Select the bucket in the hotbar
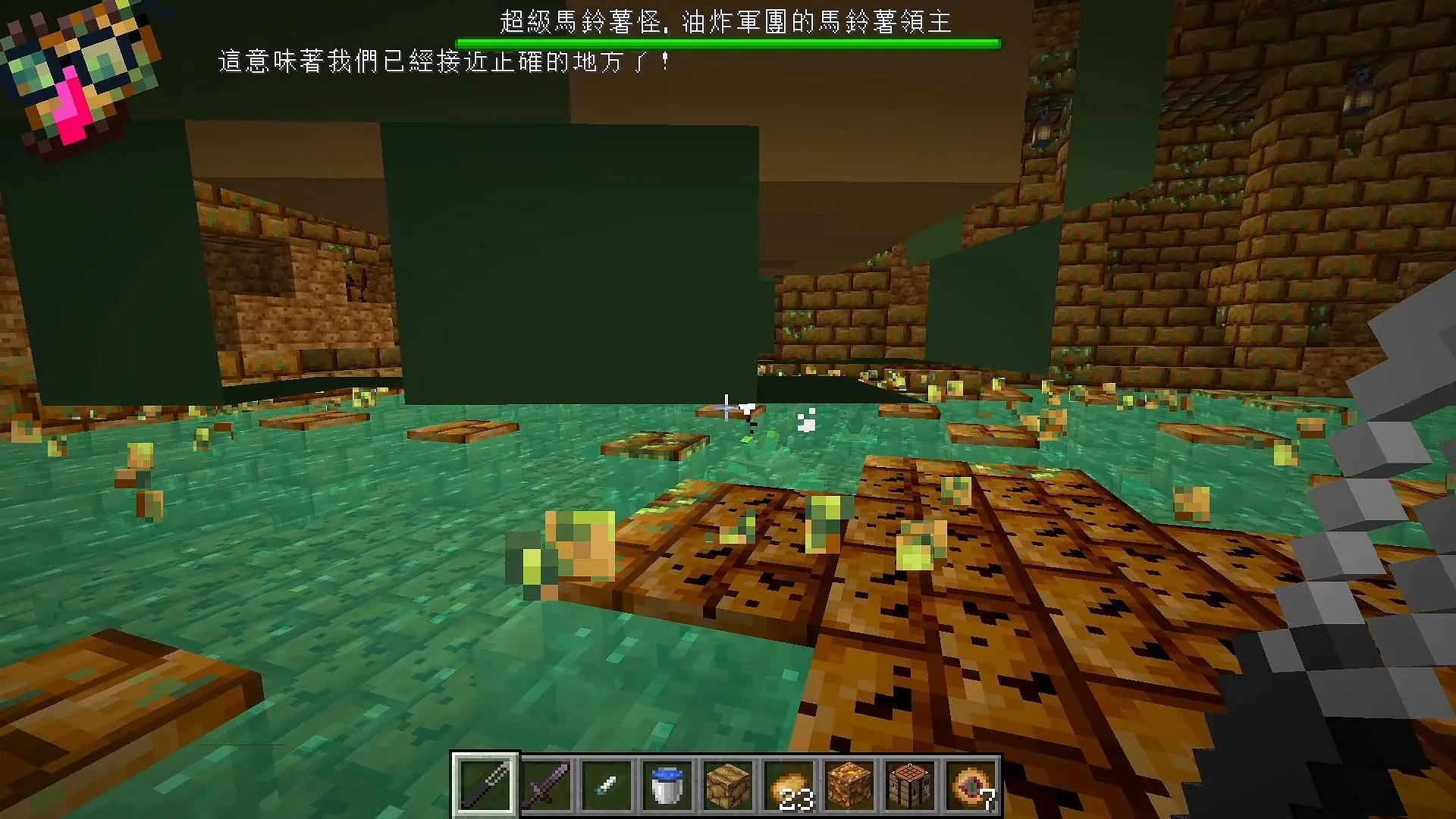The height and width of the screenshot is (819, 1456). [x=665, y=785]
